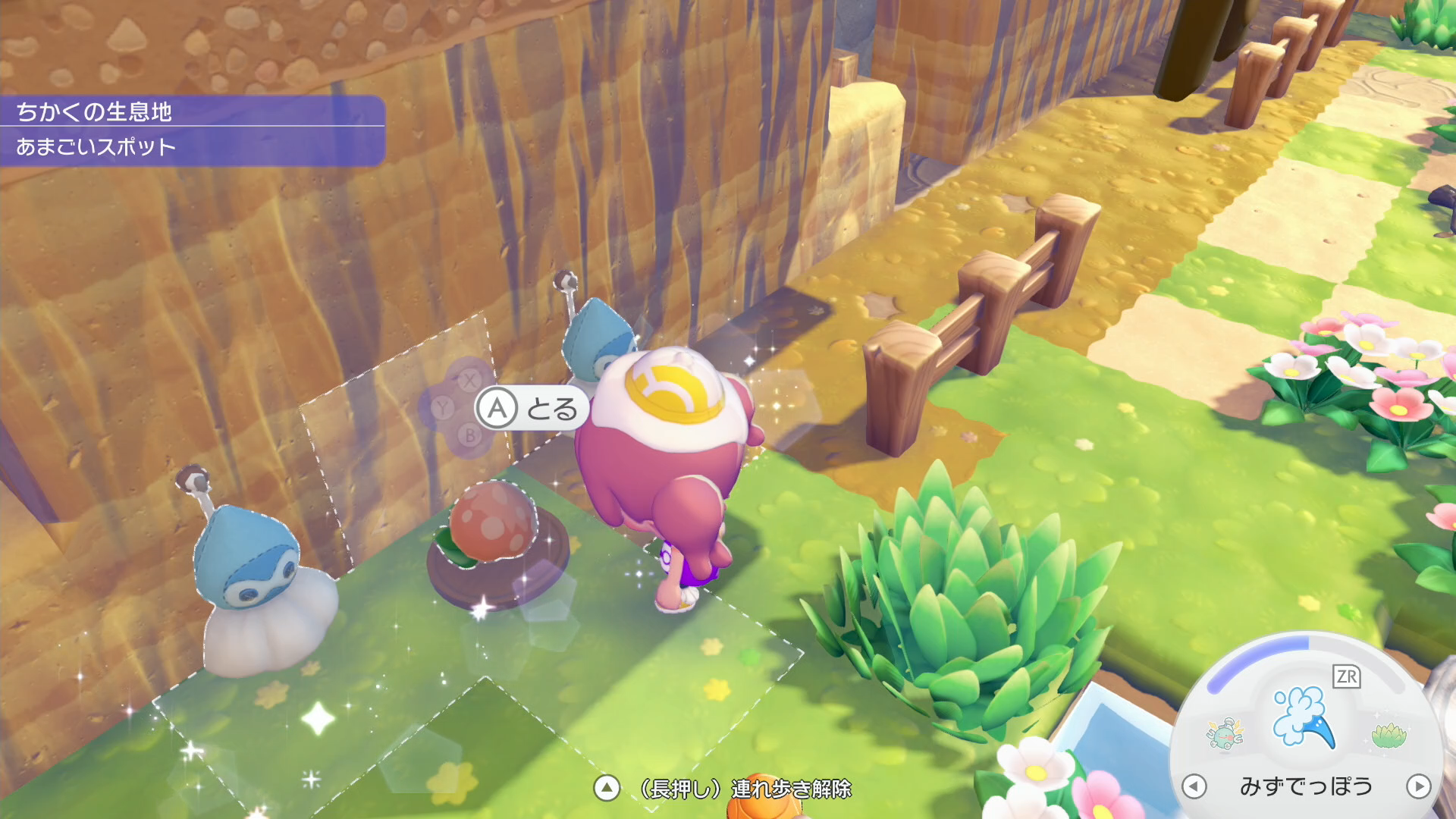Image resolution: width=1456 pixels, height=819 pixels.
Task: Select the みずでっぽう water gun move icon
Action: [1303, 717]
